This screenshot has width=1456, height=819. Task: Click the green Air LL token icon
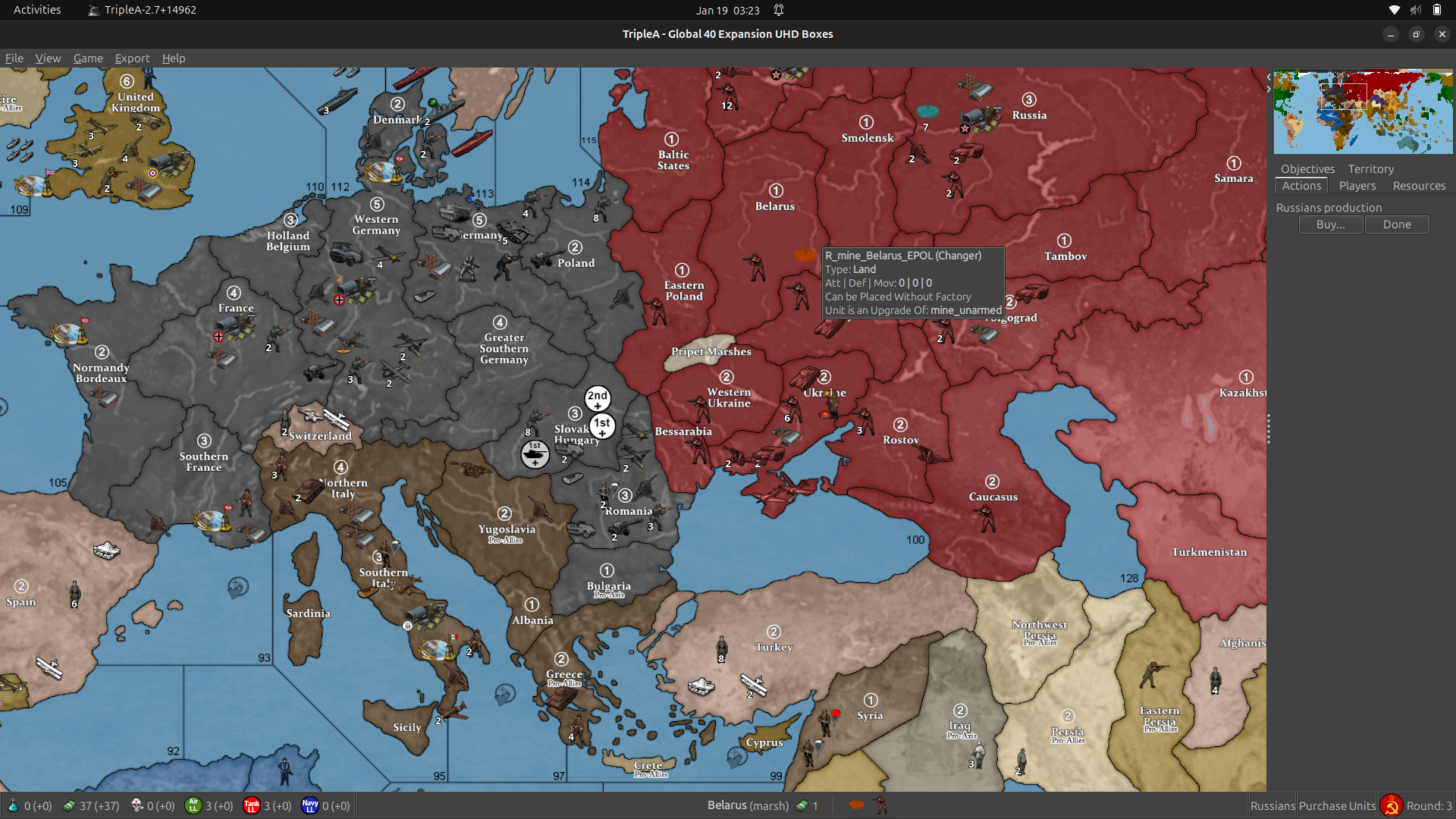click(194, 805)
